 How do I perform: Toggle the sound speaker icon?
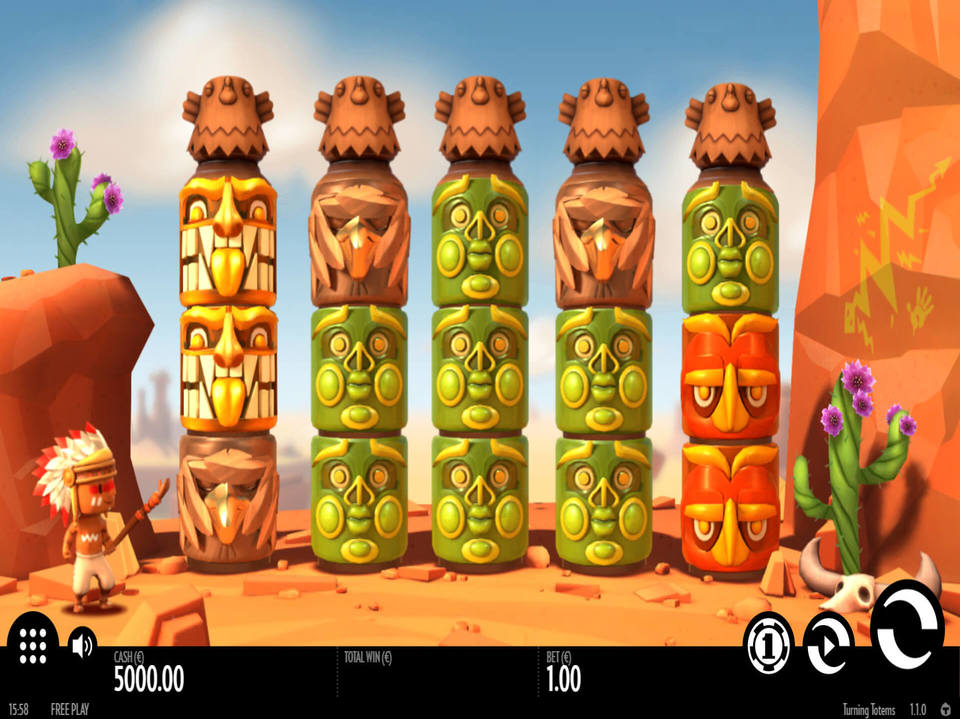click(82, 643)
